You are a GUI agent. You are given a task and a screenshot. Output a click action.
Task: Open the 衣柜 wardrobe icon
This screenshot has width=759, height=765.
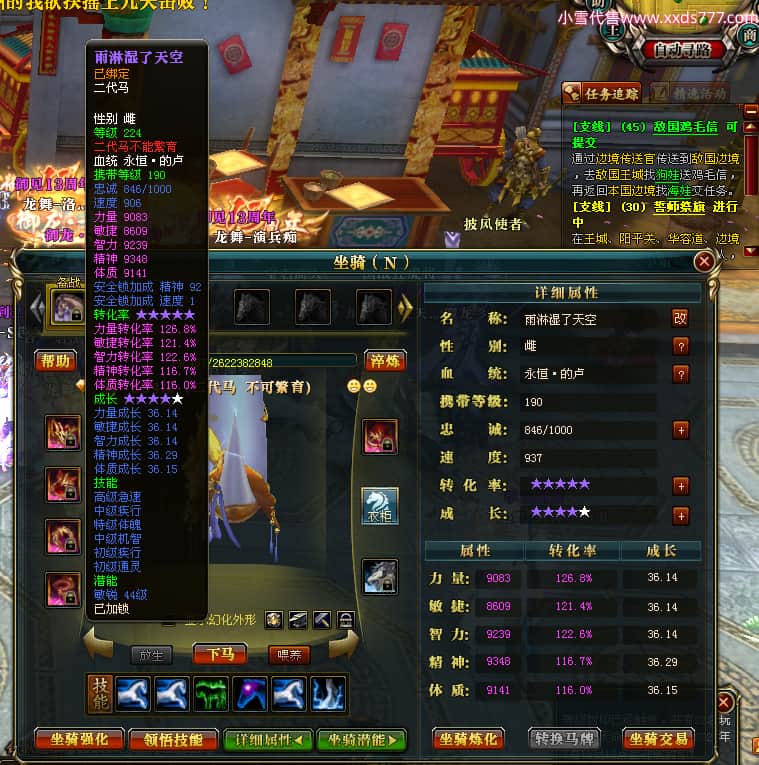coord(379,506)
